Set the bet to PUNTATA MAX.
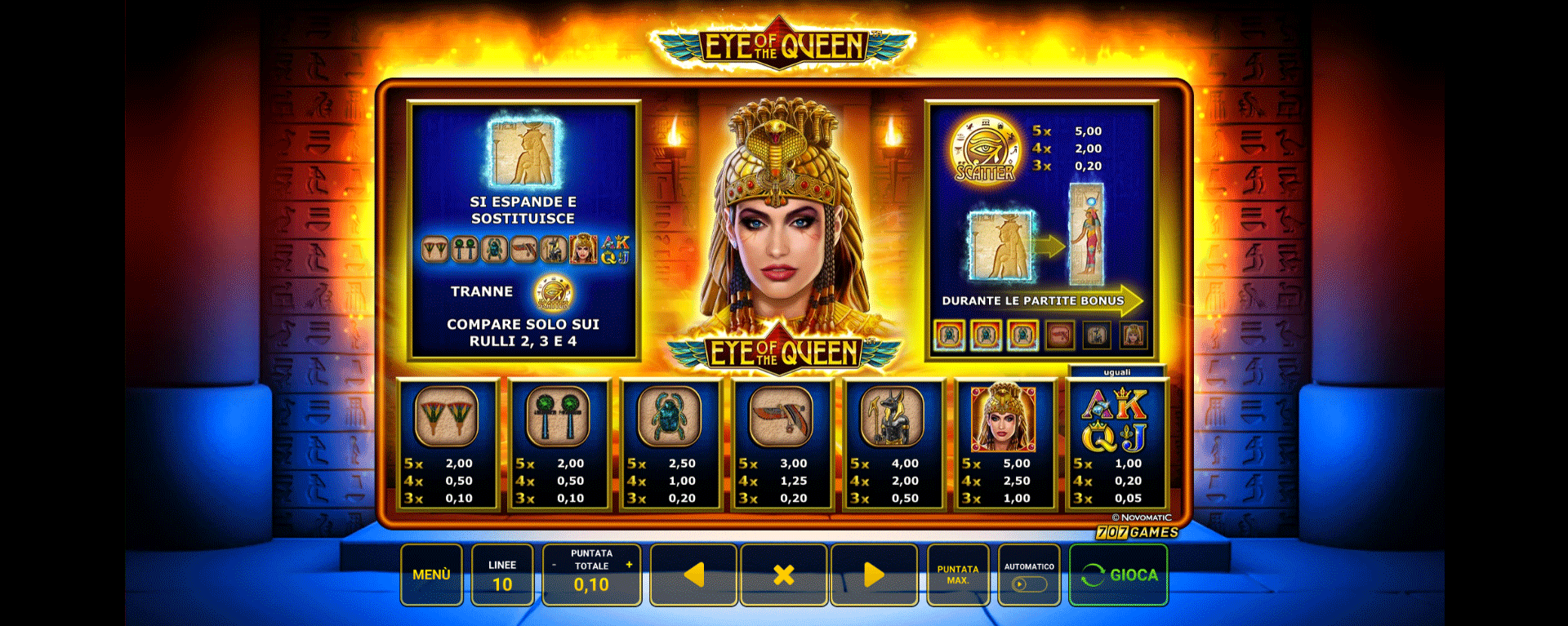This screenshot has height=626, width=1568. click(x=957, y=575)
